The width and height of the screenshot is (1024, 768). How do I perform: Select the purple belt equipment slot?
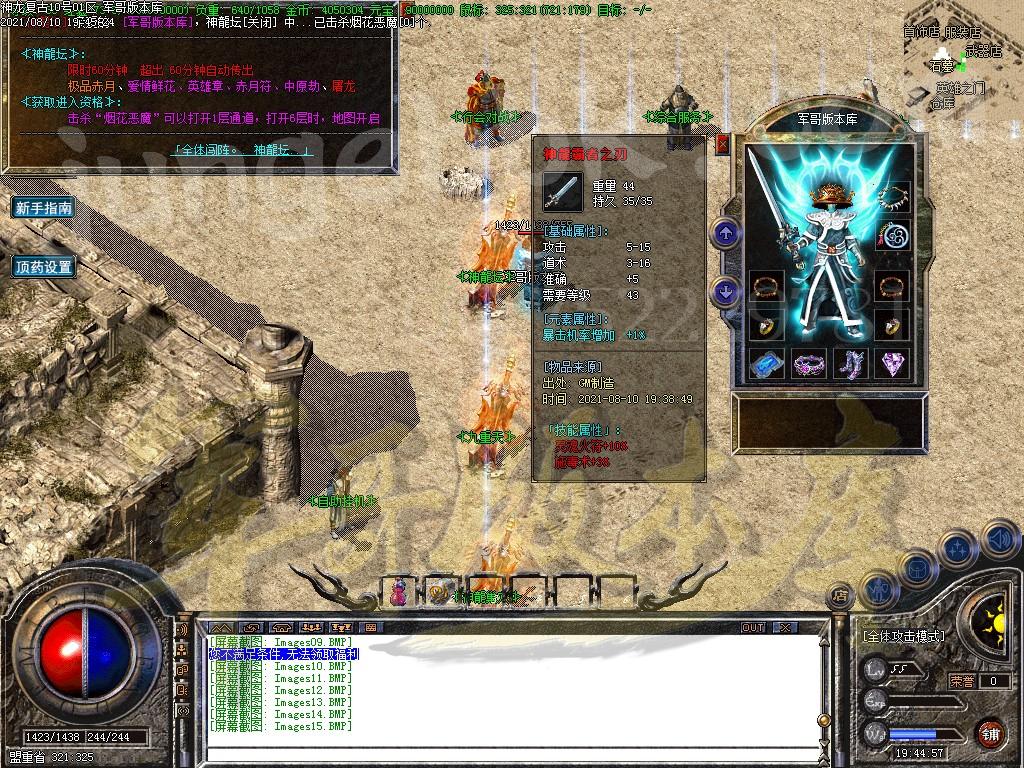(809, 364)
